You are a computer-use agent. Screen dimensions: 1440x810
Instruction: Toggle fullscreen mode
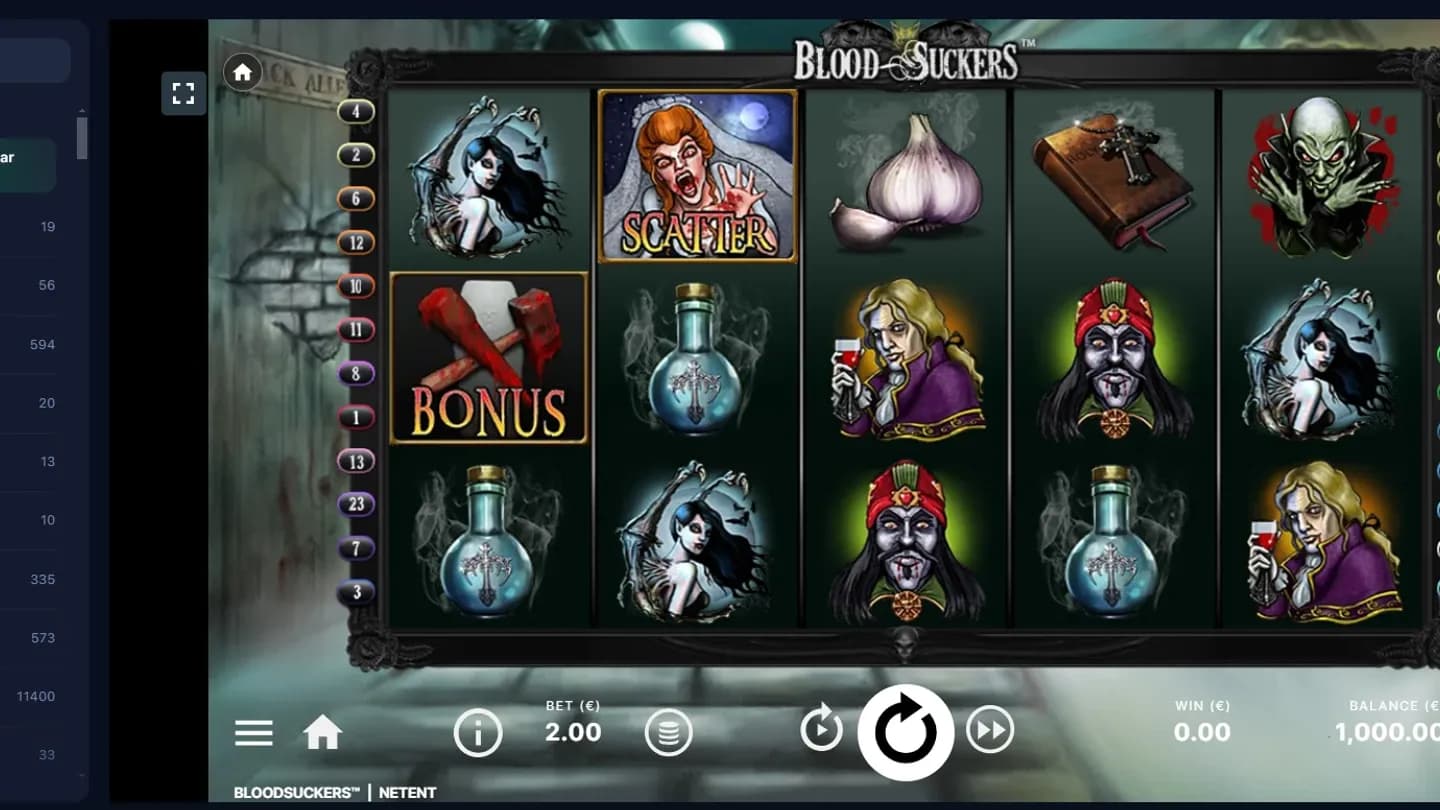(183, 93)
